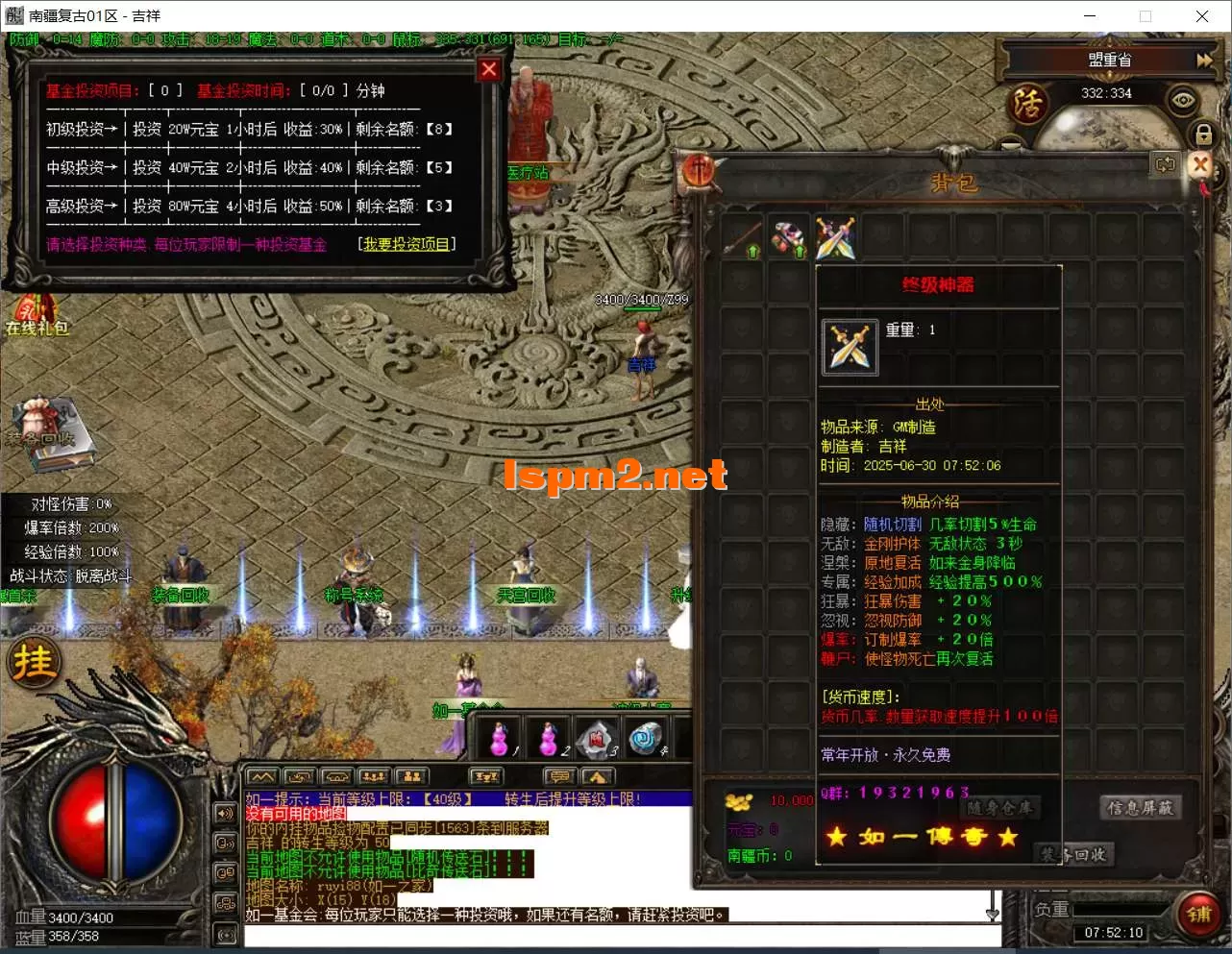Use the blue swirl scroll in slot 4
Viewport: 1232px width, 954px height.
tap(646, 739)
